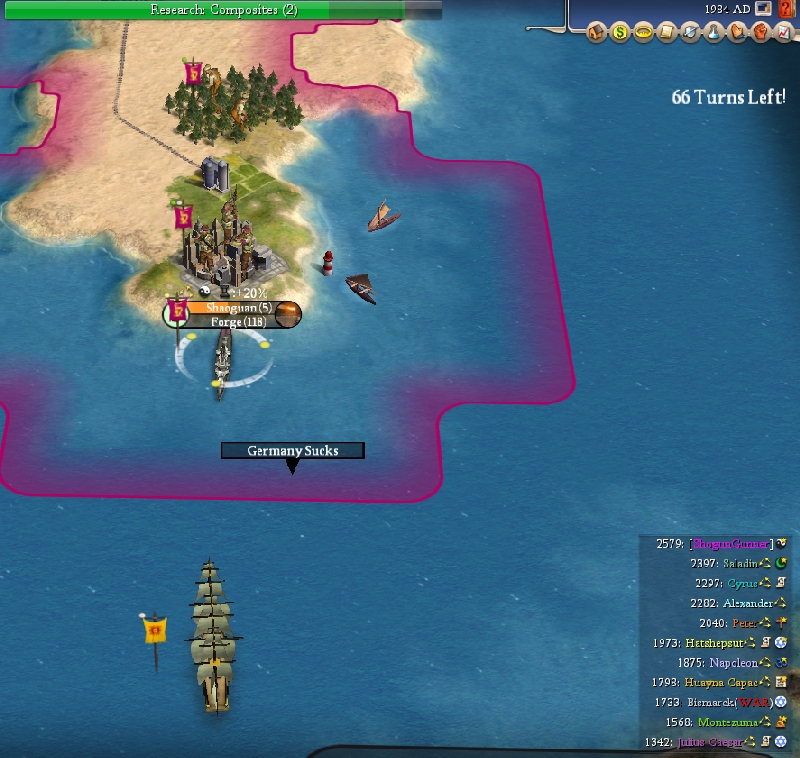Image resolution: width=800 pixels, height=758 pixels.
Task: Open the Domestic Advisor house icon
Action: point(598,33)
